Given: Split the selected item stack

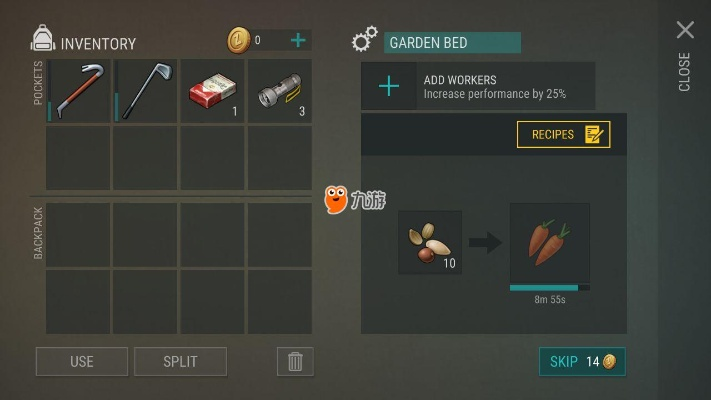Looking at the screenshot, I should (180, 361).
